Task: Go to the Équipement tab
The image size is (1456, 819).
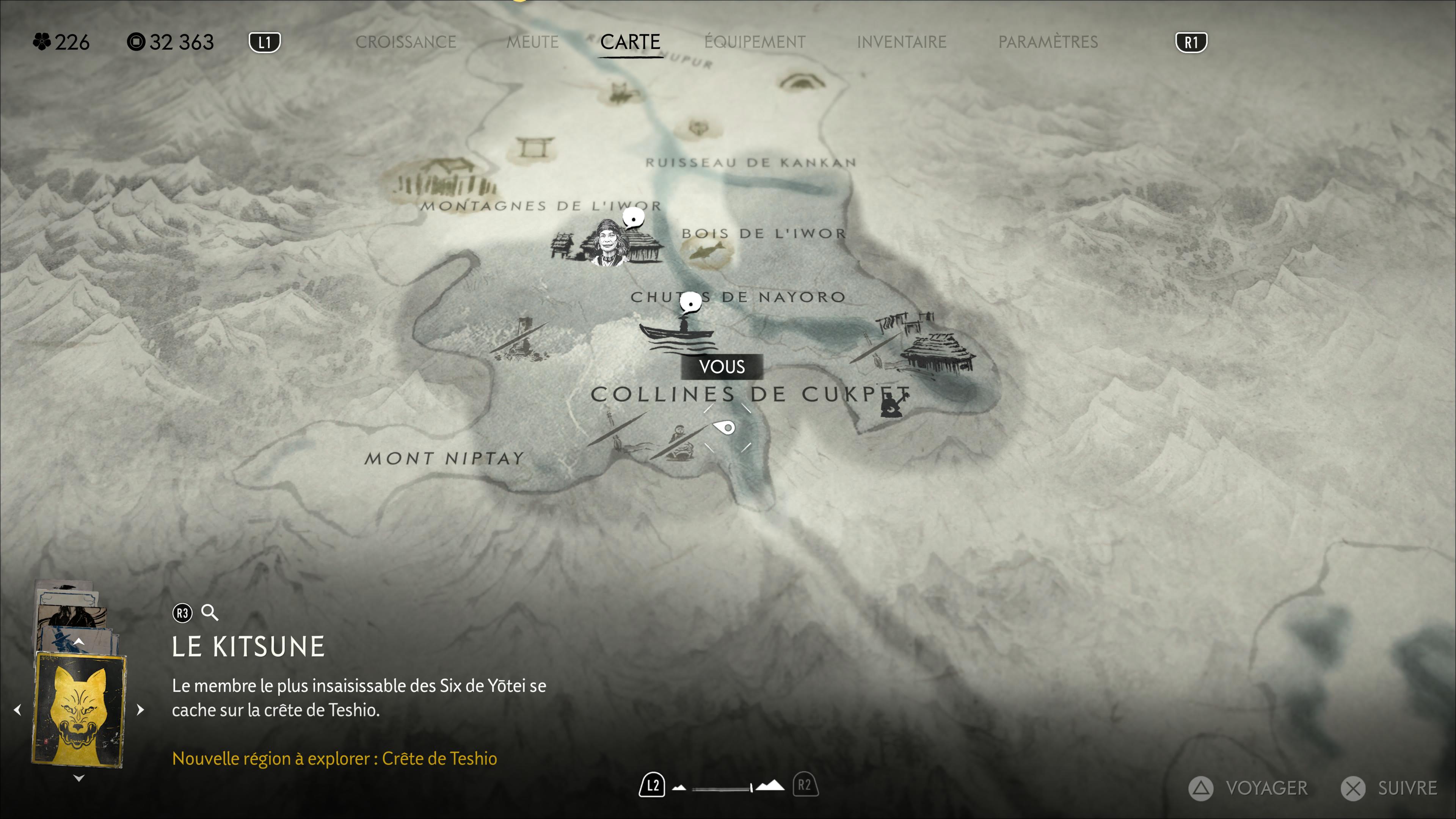Action: 755,42
